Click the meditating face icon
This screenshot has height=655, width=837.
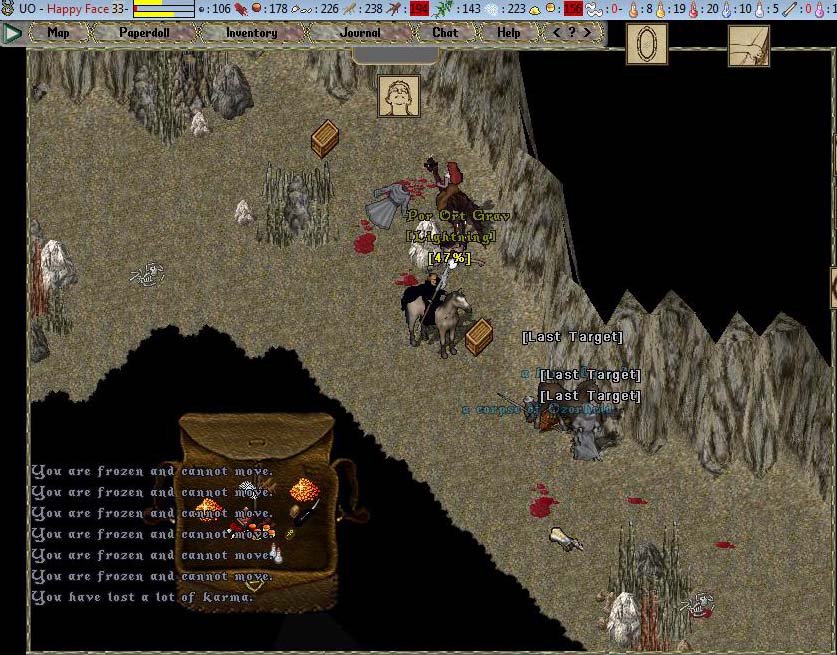pyautogui.click(x=398, y=96)
